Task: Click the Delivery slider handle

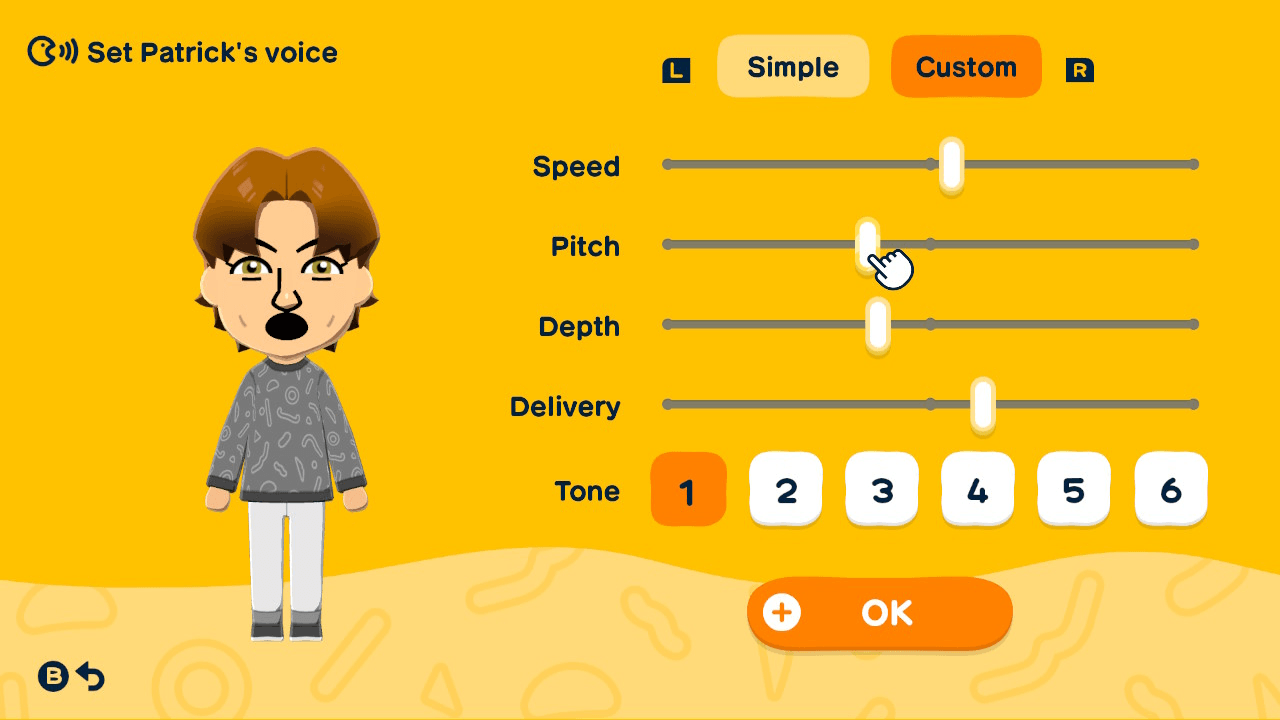Action: 983,404
